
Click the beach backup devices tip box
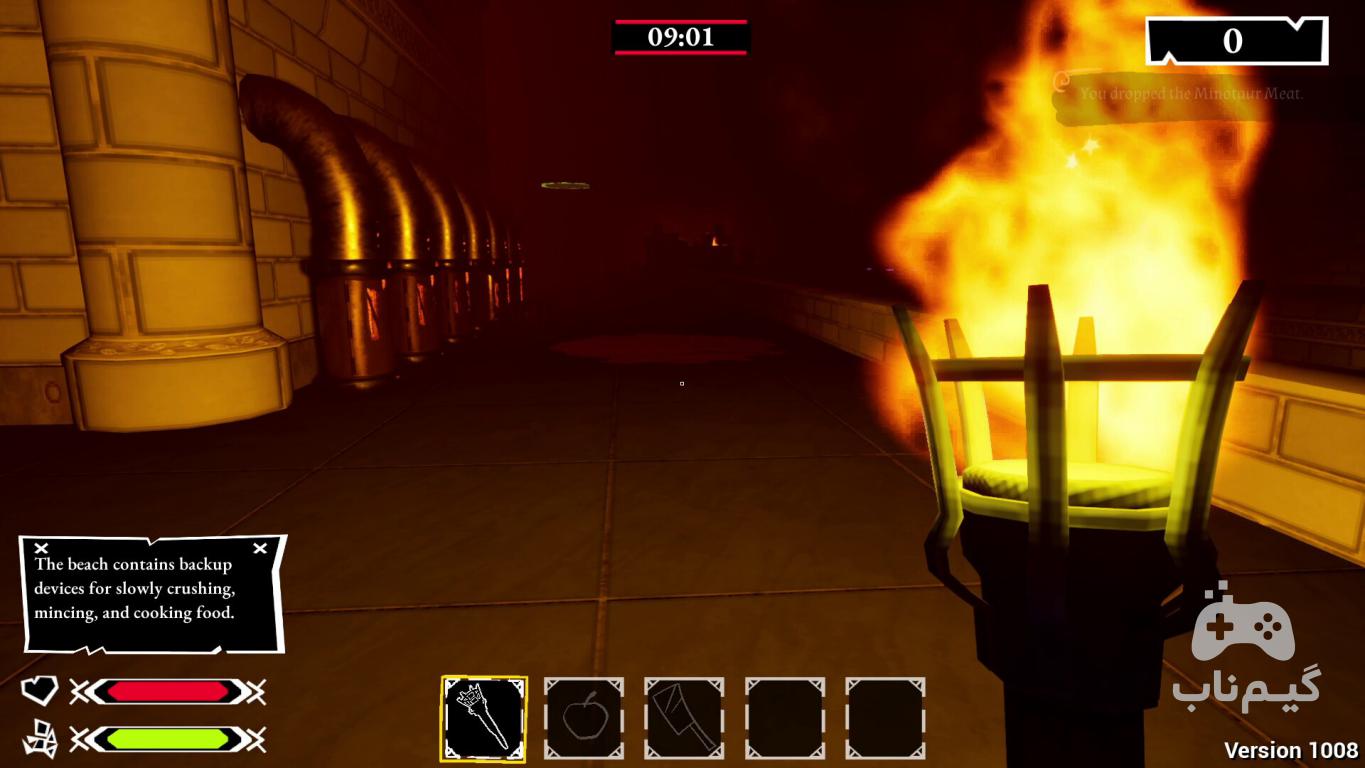pyautogui.click(x=152, y=593)
